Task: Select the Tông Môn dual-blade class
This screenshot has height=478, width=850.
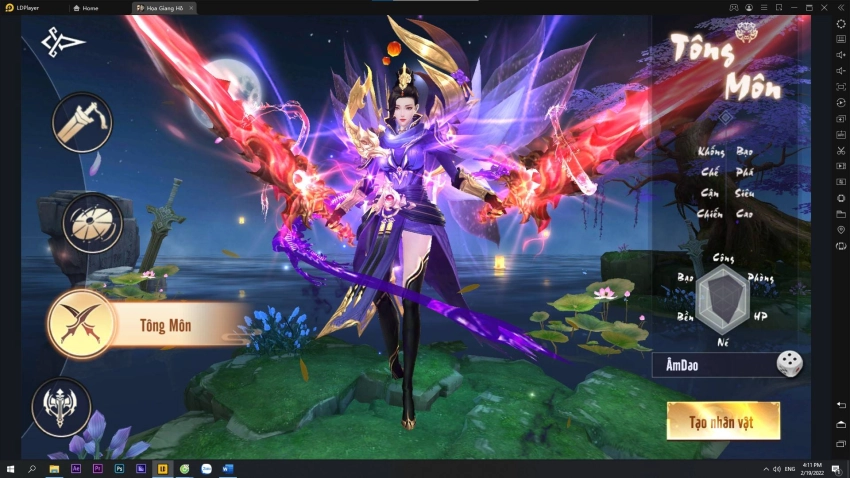Action: (x=79, y=324)
